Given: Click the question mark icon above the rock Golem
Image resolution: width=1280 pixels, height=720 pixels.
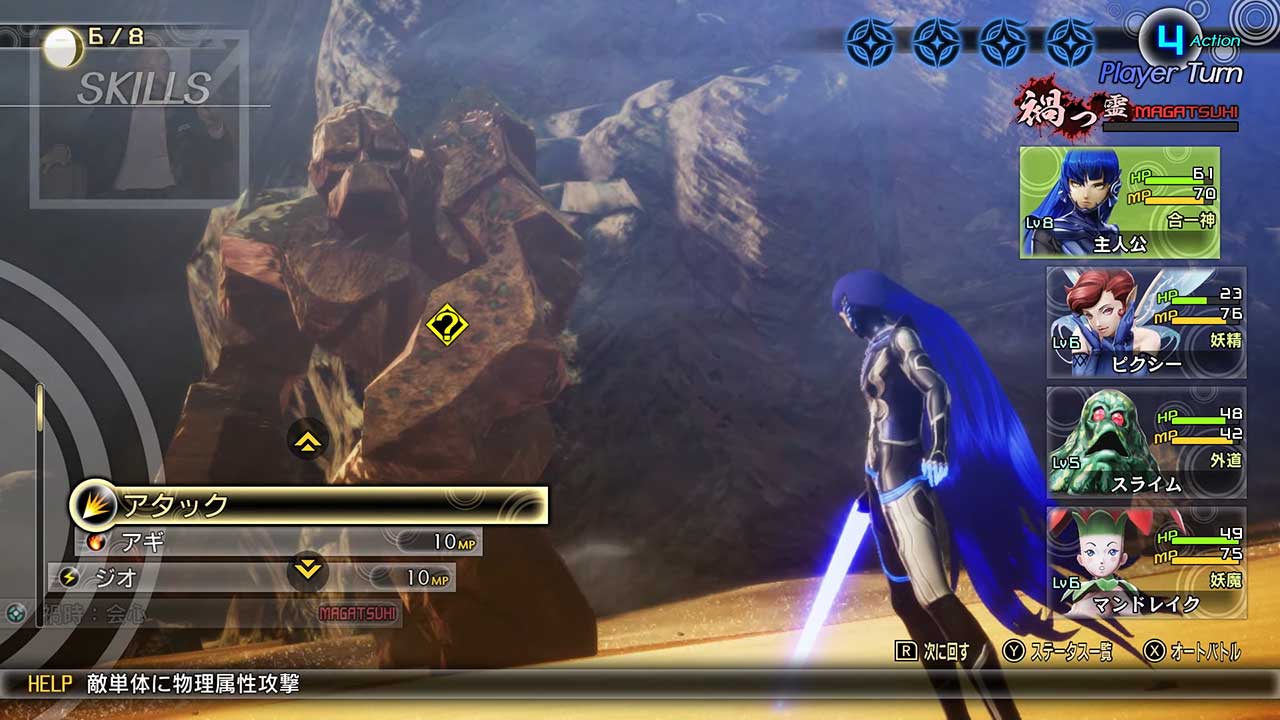Looking at the screenshot, I should 449,323.
